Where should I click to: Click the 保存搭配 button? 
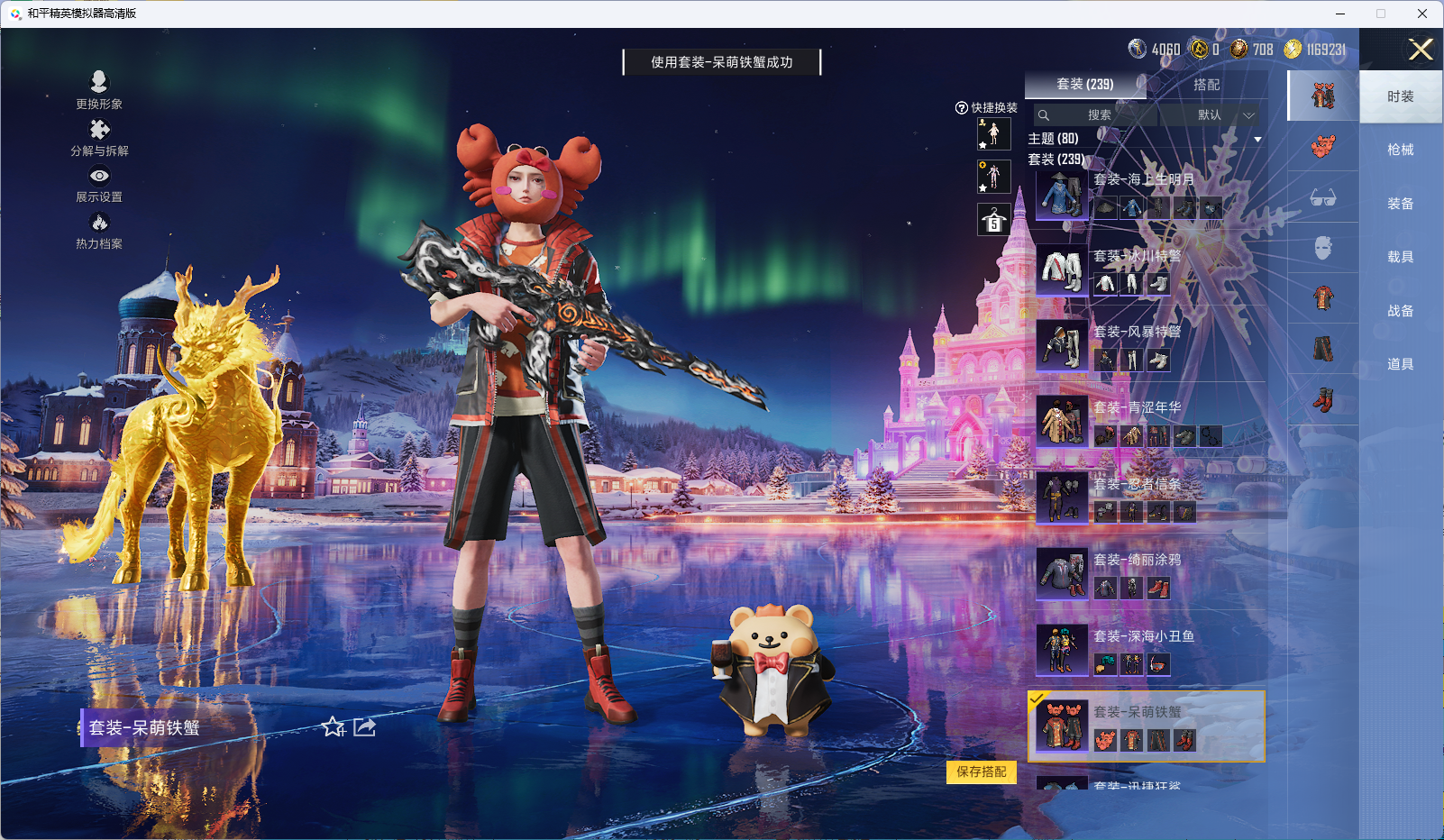pyautogui.click(x=981, y=772)
